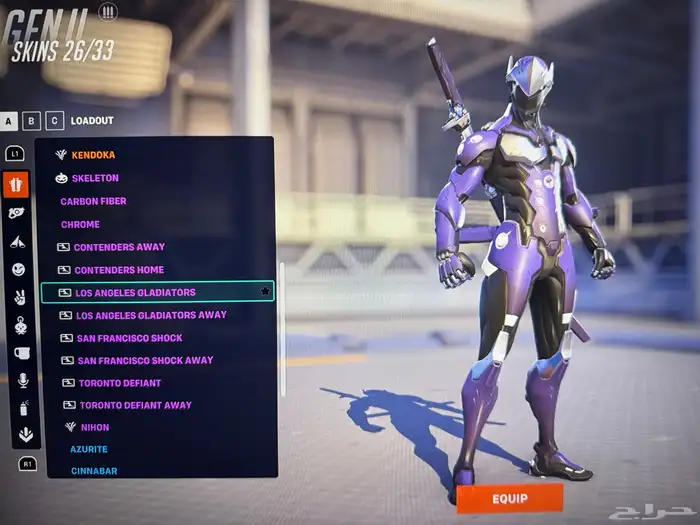
Task: Switch to loadout B
Action: [x=32, y=121]
